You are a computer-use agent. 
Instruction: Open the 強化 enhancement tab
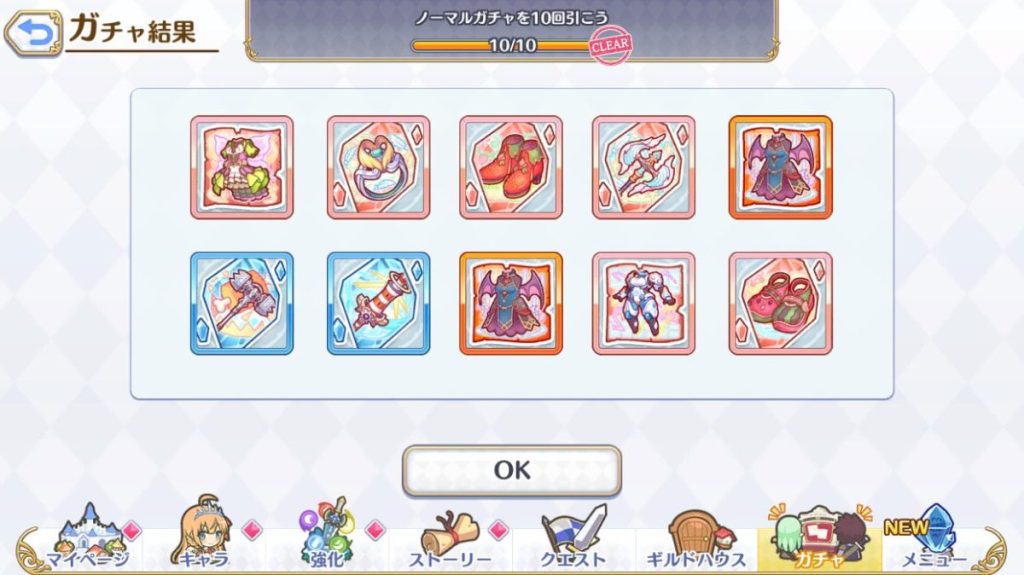tap(328, 541)
